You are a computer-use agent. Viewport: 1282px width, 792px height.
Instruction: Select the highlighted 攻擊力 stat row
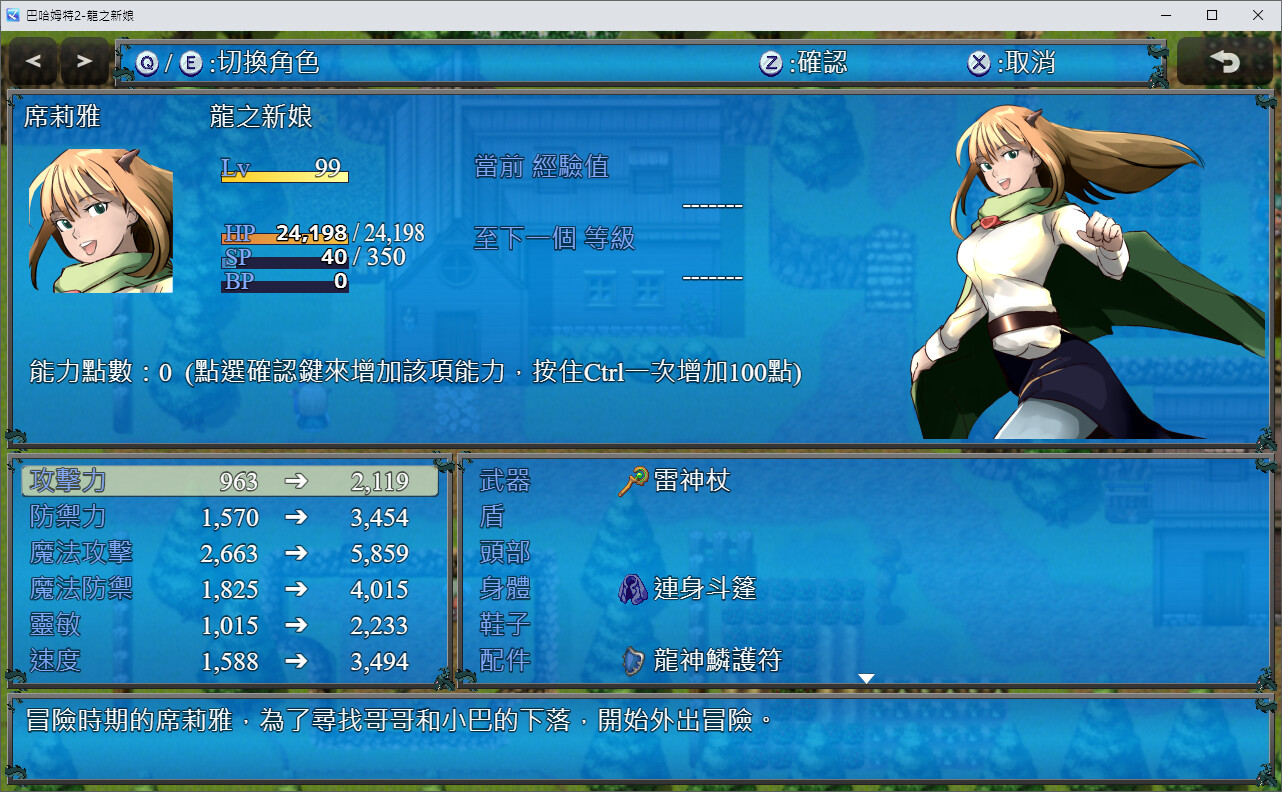[x=230, y=480]
